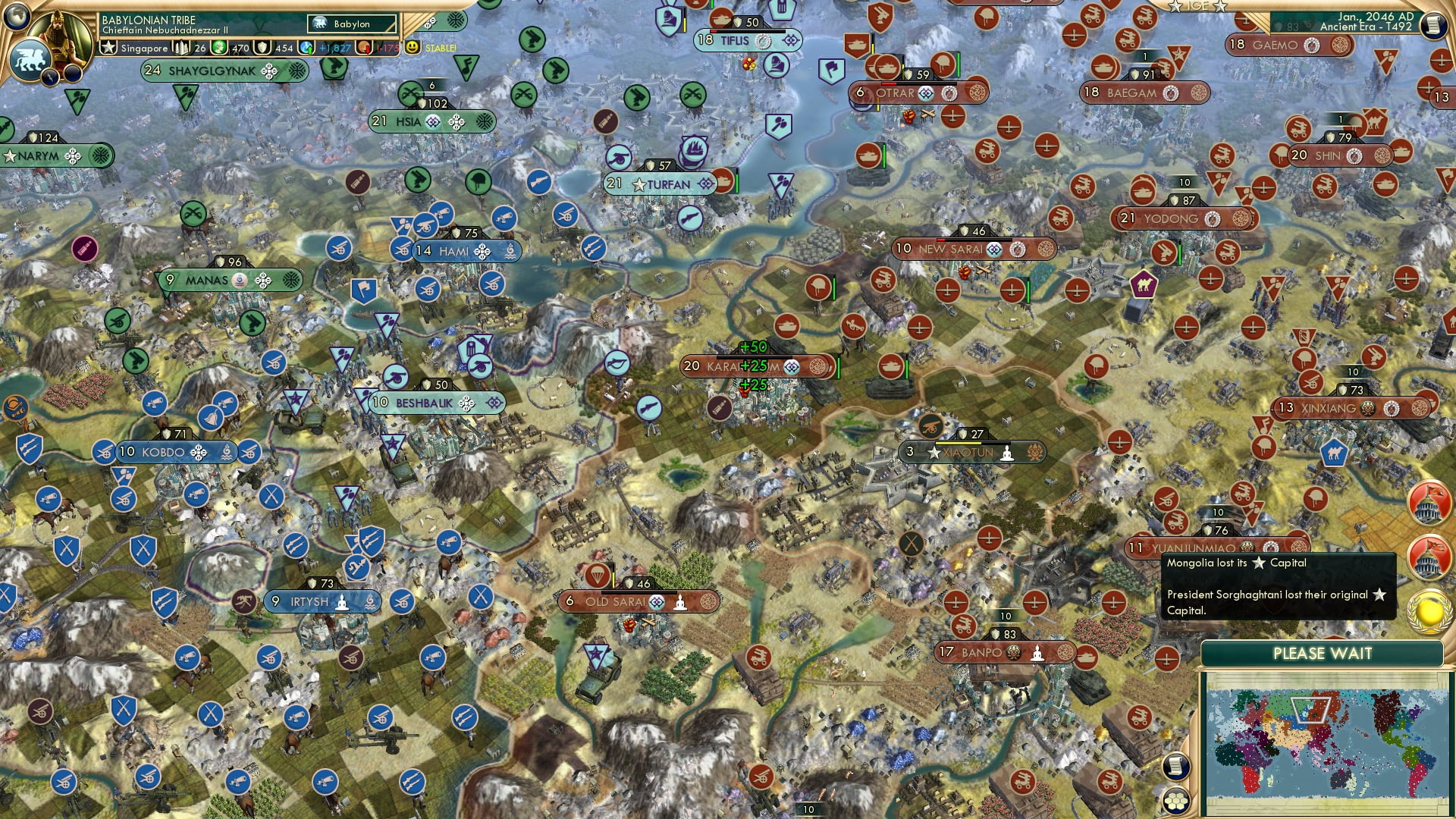Open strategic view with the hexagon icon
The height and width of the screenshot is (819, 1456).
tap(1175, 801)
